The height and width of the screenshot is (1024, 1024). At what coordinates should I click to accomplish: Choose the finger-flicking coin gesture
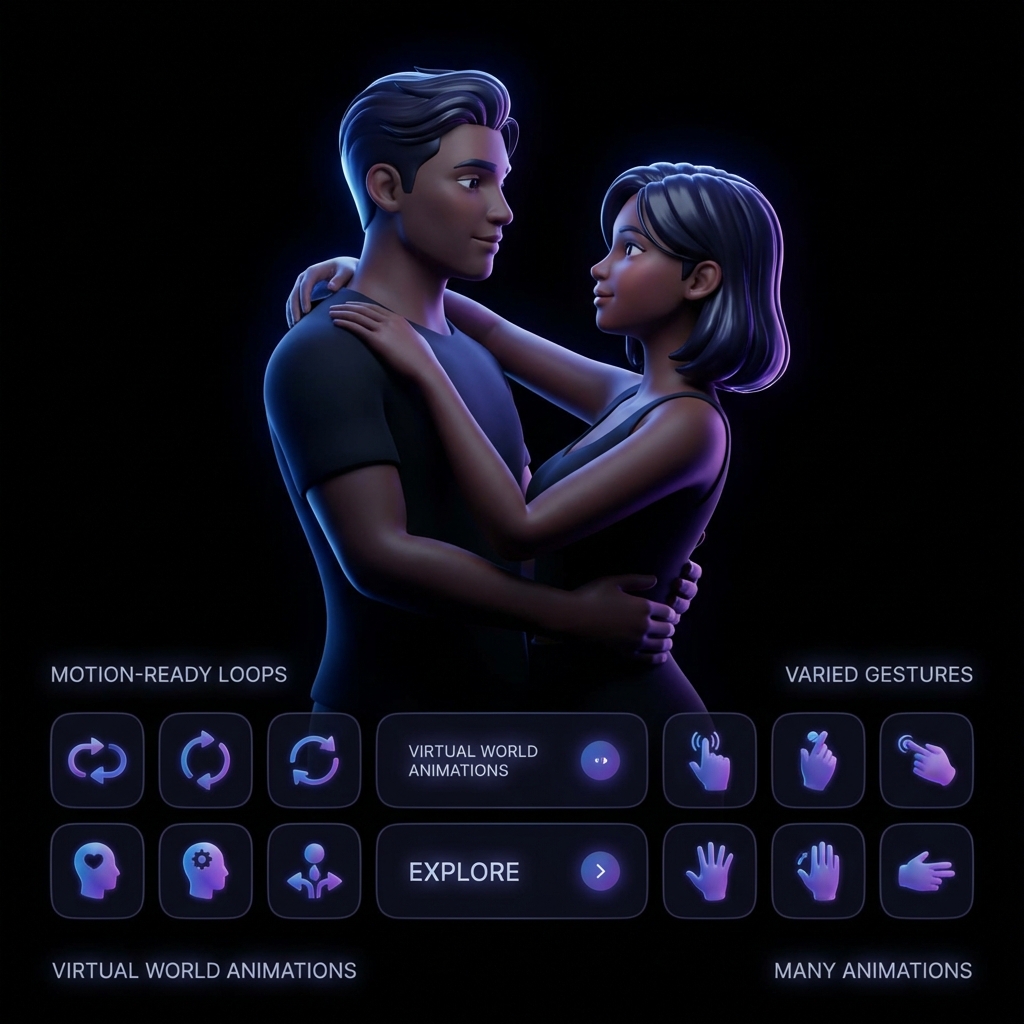(818, 761)
